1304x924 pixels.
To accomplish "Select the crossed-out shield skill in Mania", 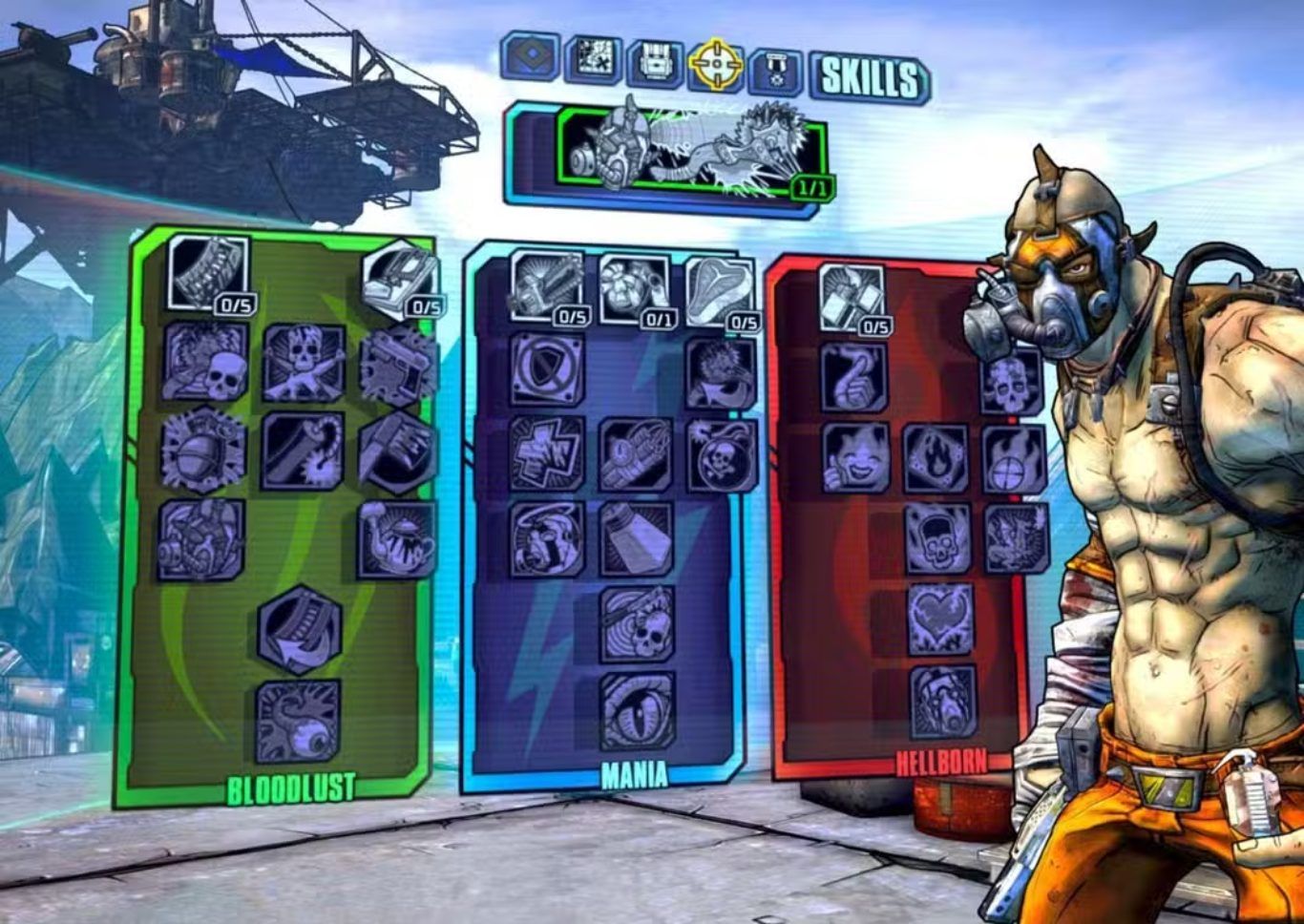I will [x=547, y=368].
